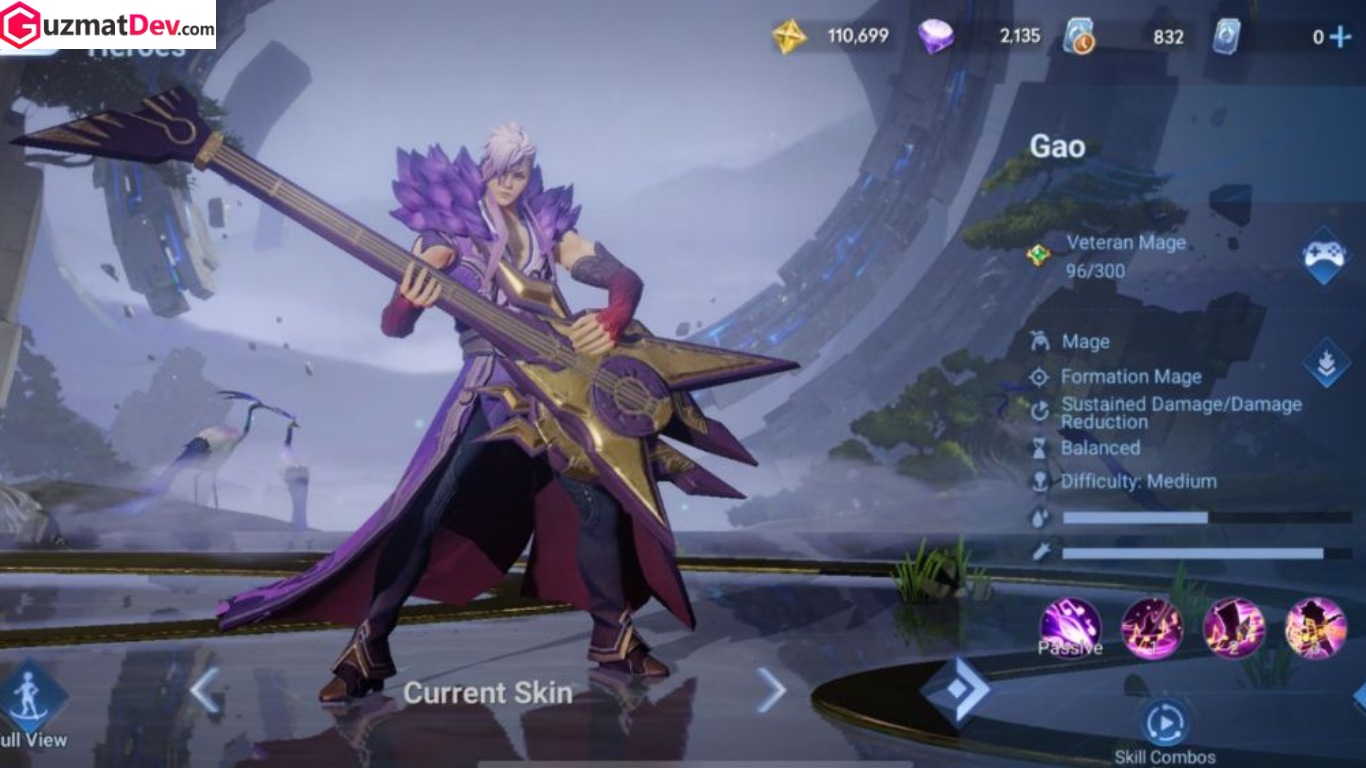Click the gamepad practice icon

[1322, 256]
